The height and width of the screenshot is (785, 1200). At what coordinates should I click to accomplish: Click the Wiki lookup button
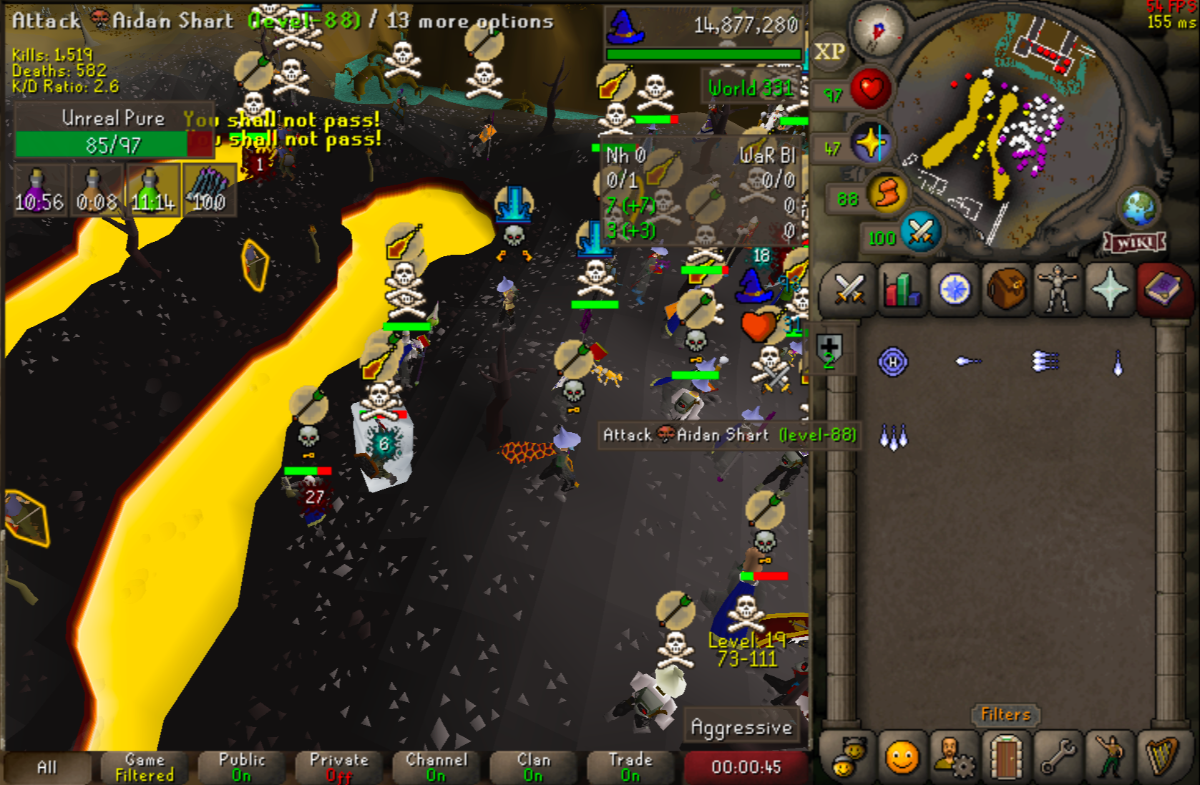tap(1134, 243)
